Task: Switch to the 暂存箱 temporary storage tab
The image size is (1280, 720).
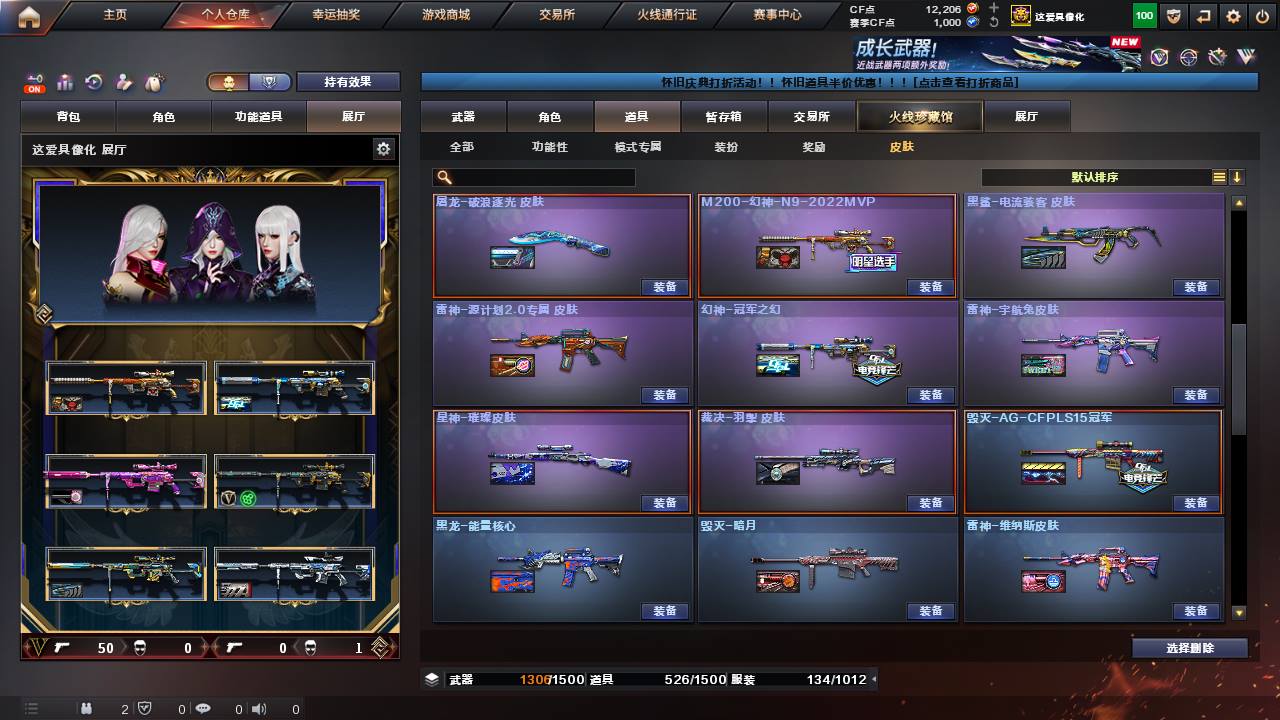Action: click(723, 117)
